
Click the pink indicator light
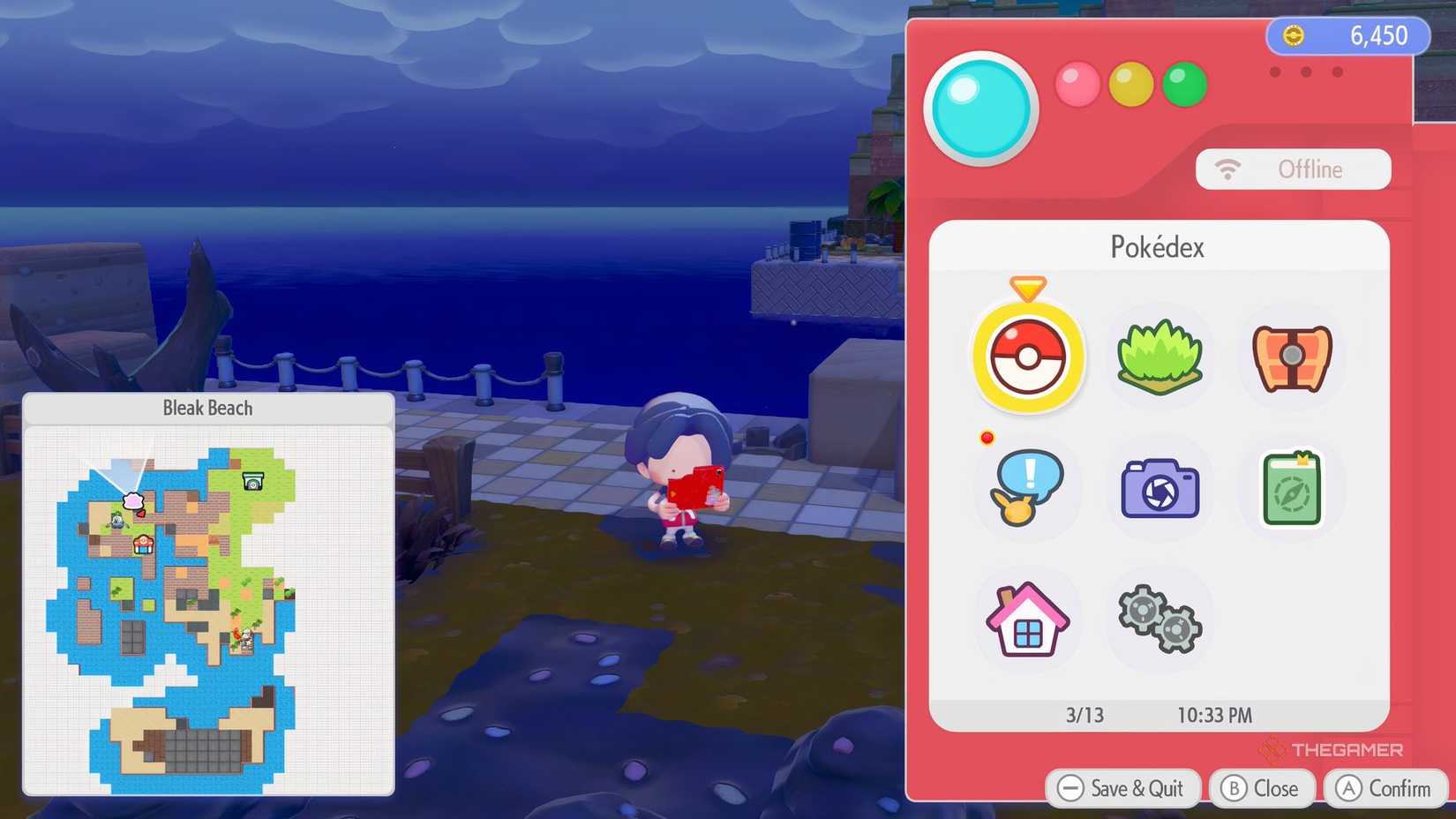[x=1077, y=84]
